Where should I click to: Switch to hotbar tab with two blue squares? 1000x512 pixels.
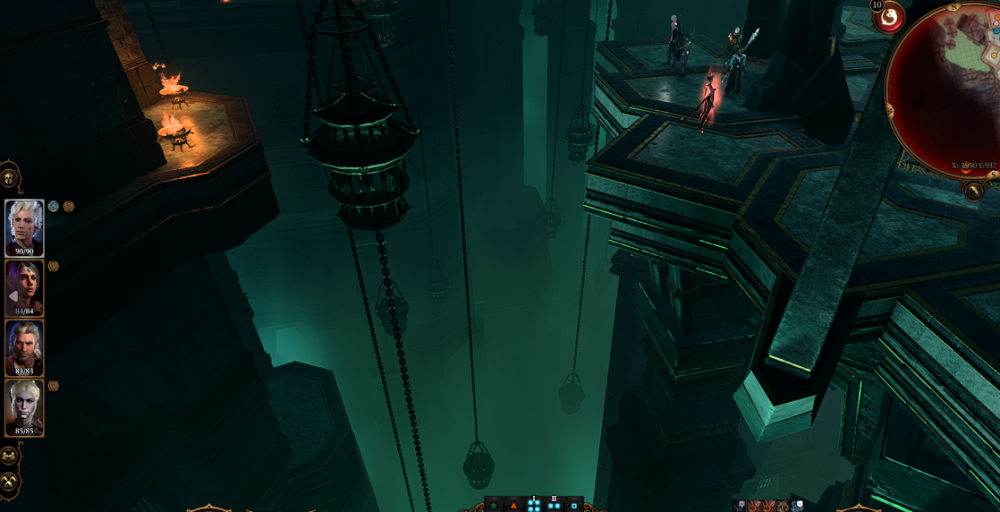(x=554, y=505)
